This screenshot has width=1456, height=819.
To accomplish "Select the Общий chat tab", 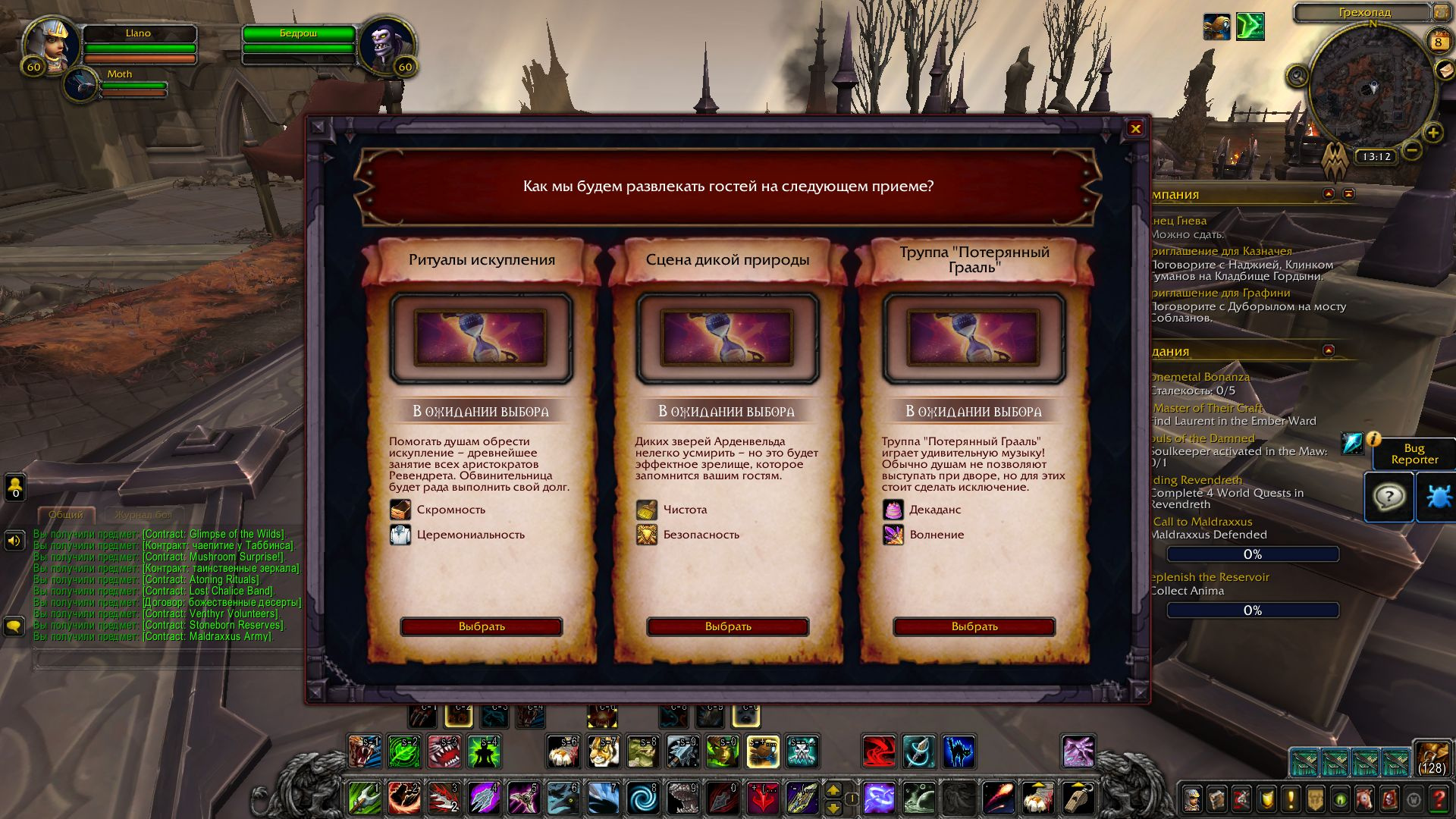I will [66, 514].
